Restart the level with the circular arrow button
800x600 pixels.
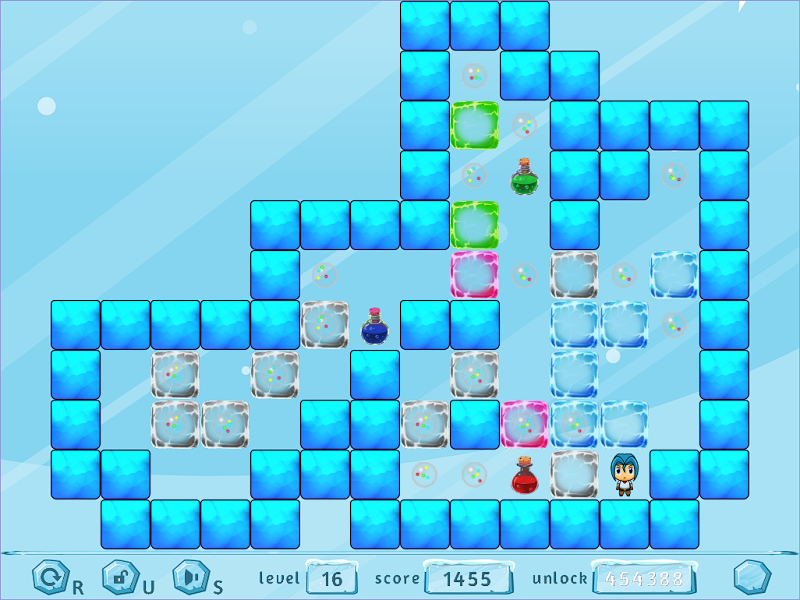point(49,577)
